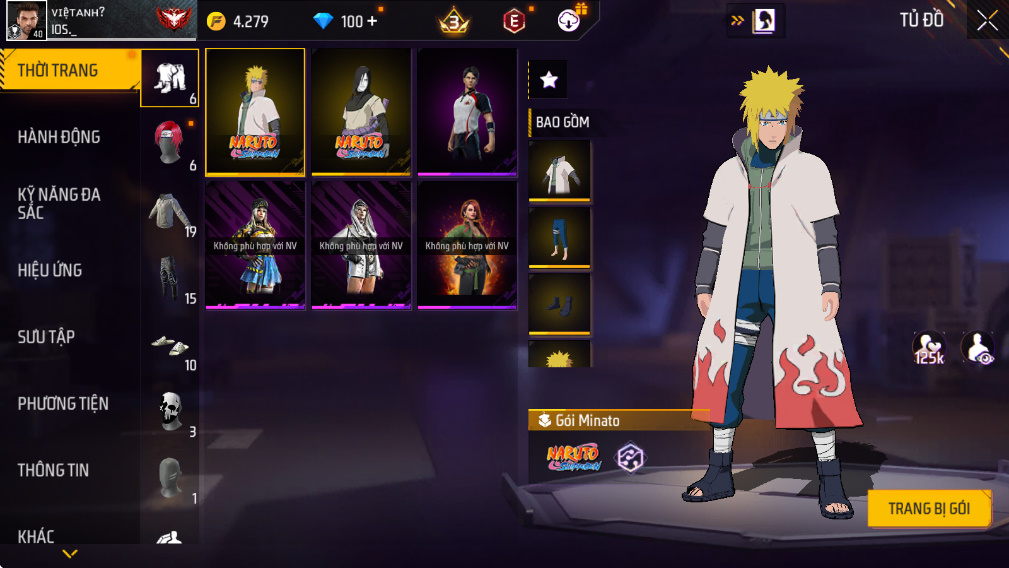Image resolution: width=1009 pixels, height=568 pixels.
Task: Pick the white and red jersey outfit
Action: pyautogui.click(x=467, y=112)
